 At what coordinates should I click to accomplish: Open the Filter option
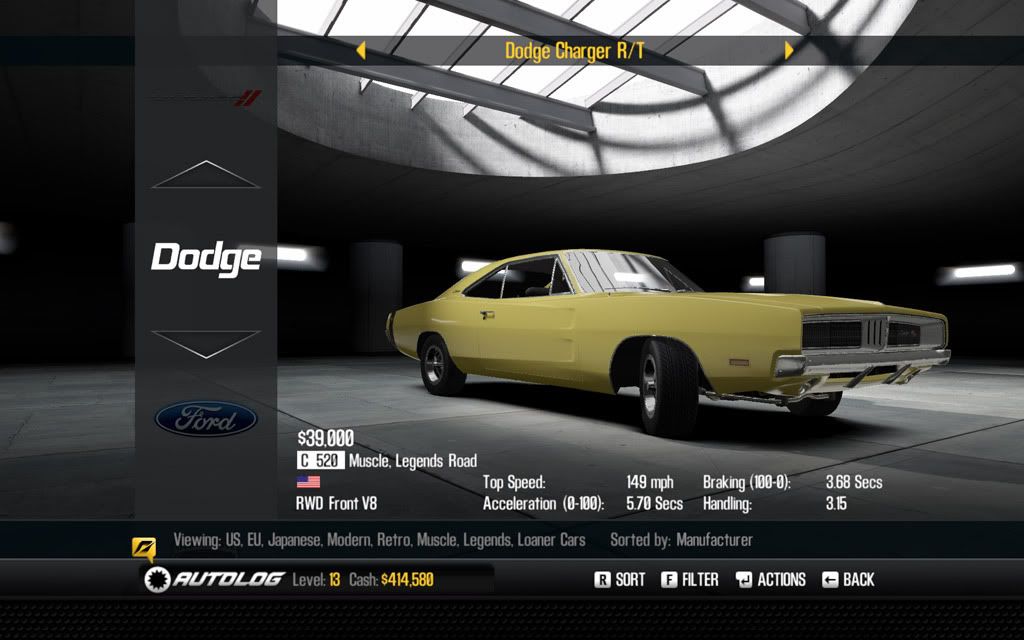[x=690, y=579]
